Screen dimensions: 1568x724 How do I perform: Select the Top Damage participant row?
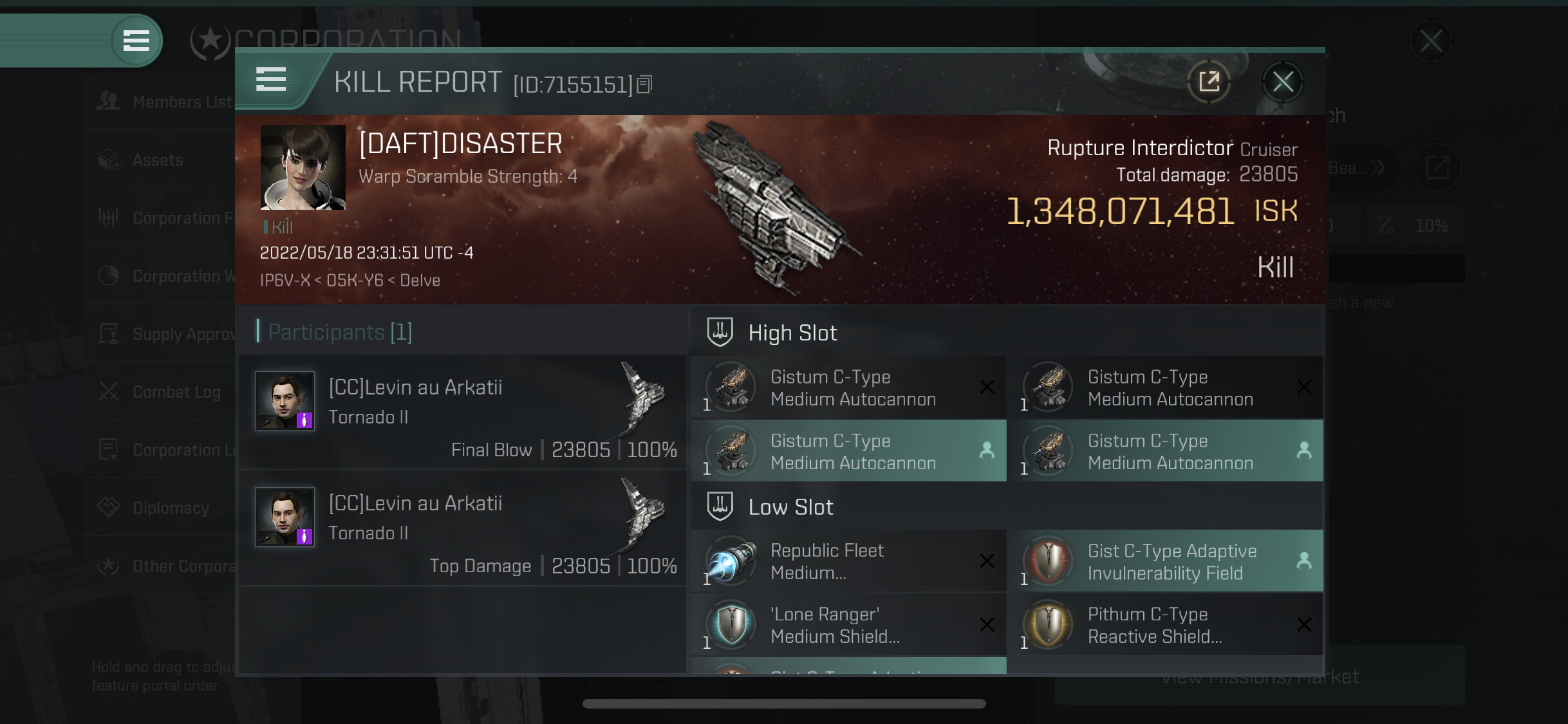pos(462,528)
